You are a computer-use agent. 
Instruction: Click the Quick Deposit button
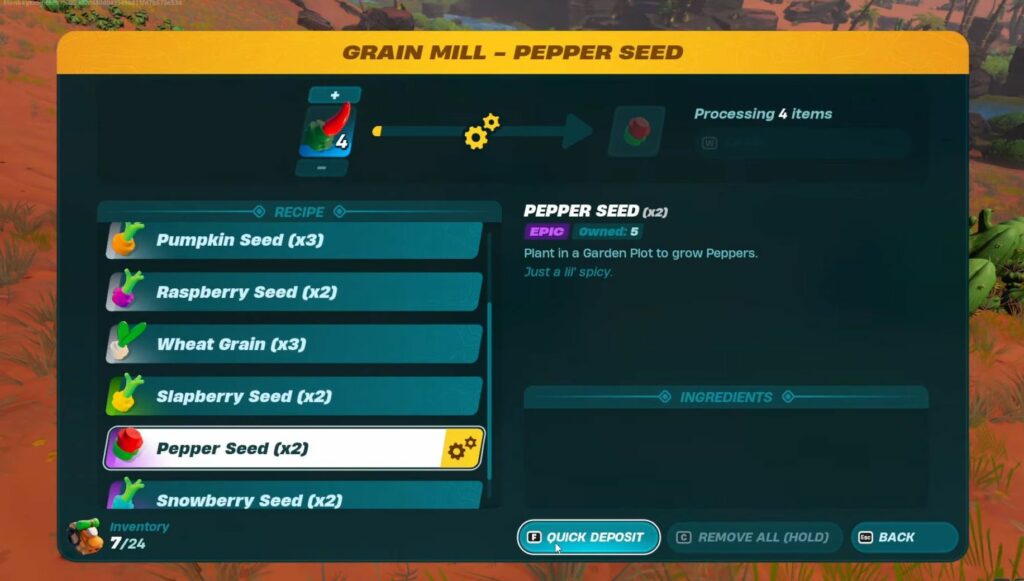[588, 537]
